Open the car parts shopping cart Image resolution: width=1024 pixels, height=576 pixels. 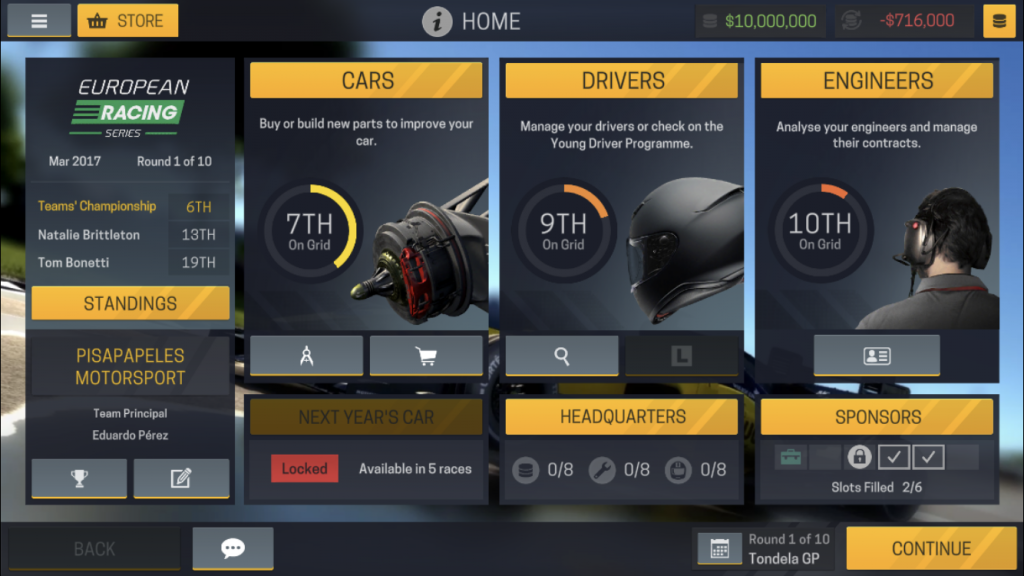click(x=426, y=356)
